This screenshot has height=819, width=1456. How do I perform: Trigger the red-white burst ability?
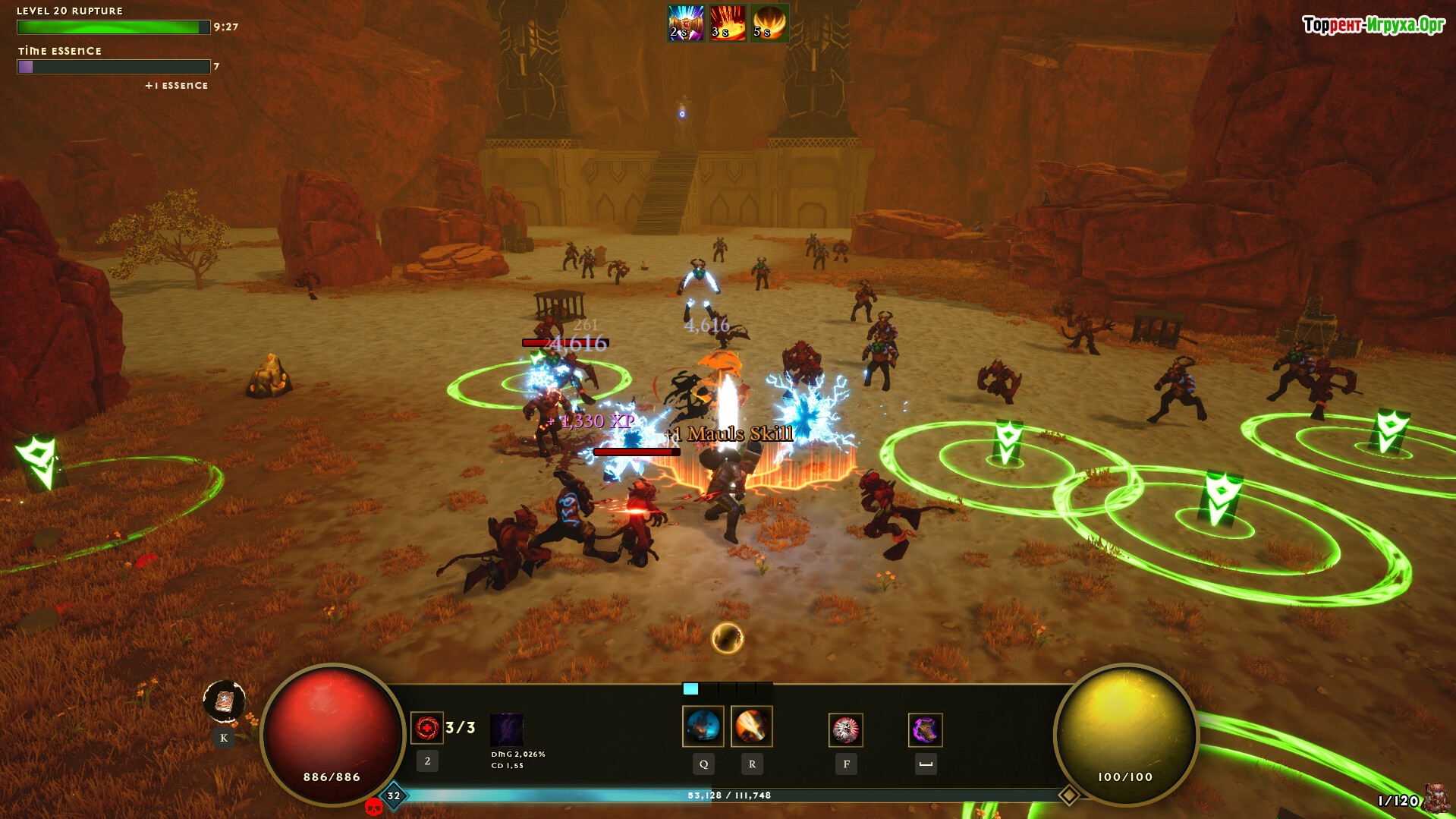[845, 729]
